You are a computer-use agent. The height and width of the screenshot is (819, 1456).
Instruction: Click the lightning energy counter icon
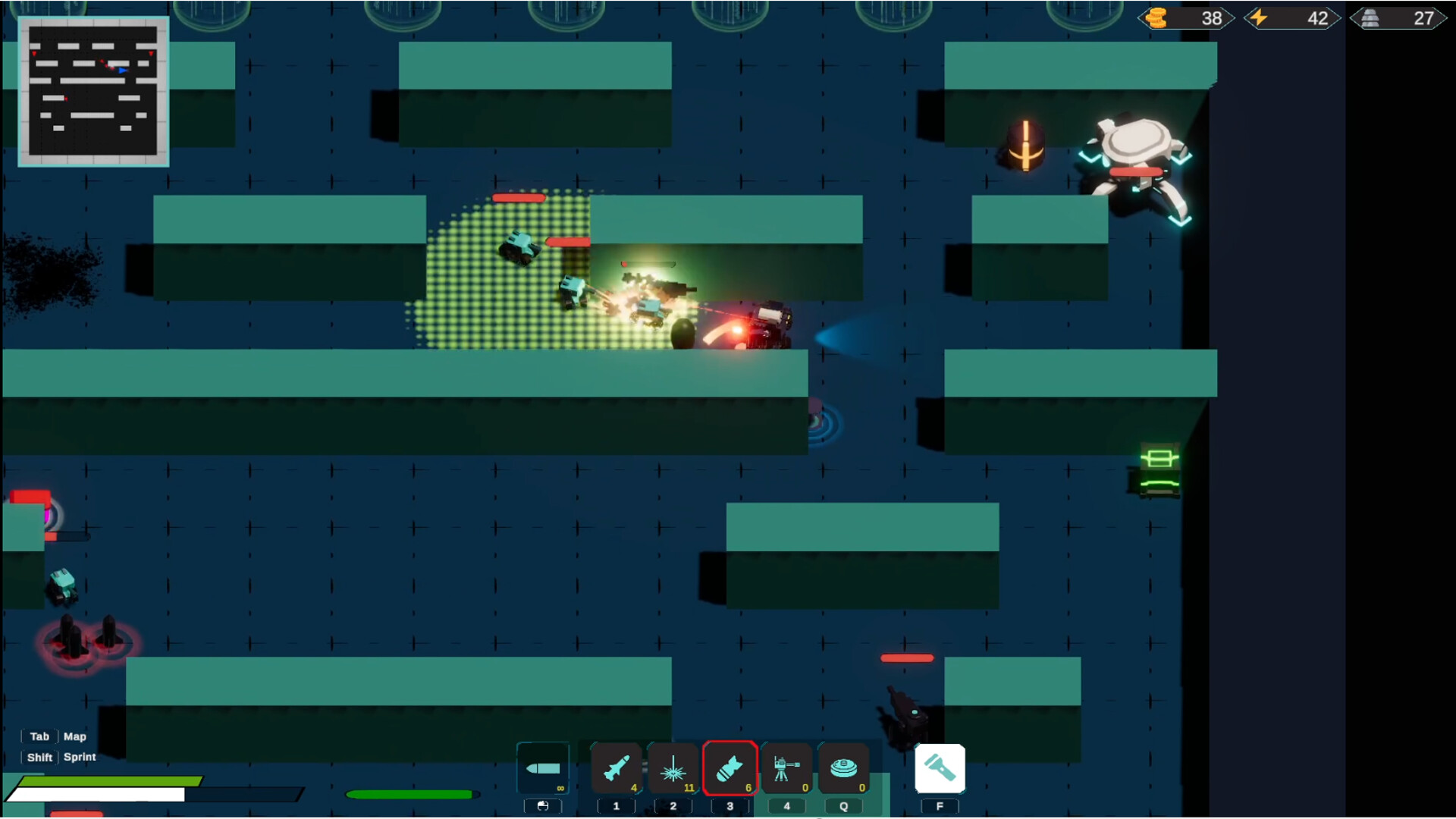1259,17
